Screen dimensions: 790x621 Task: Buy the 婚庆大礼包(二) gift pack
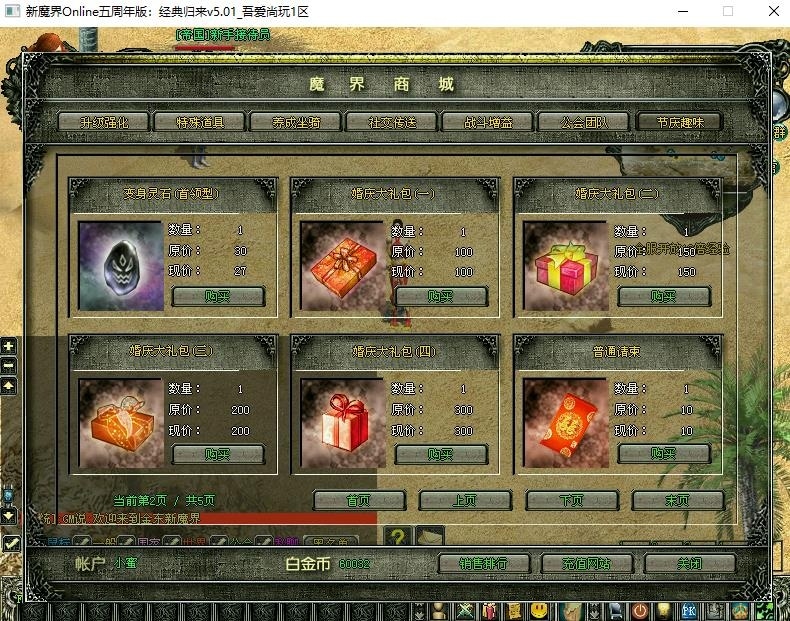click(664, 297)
